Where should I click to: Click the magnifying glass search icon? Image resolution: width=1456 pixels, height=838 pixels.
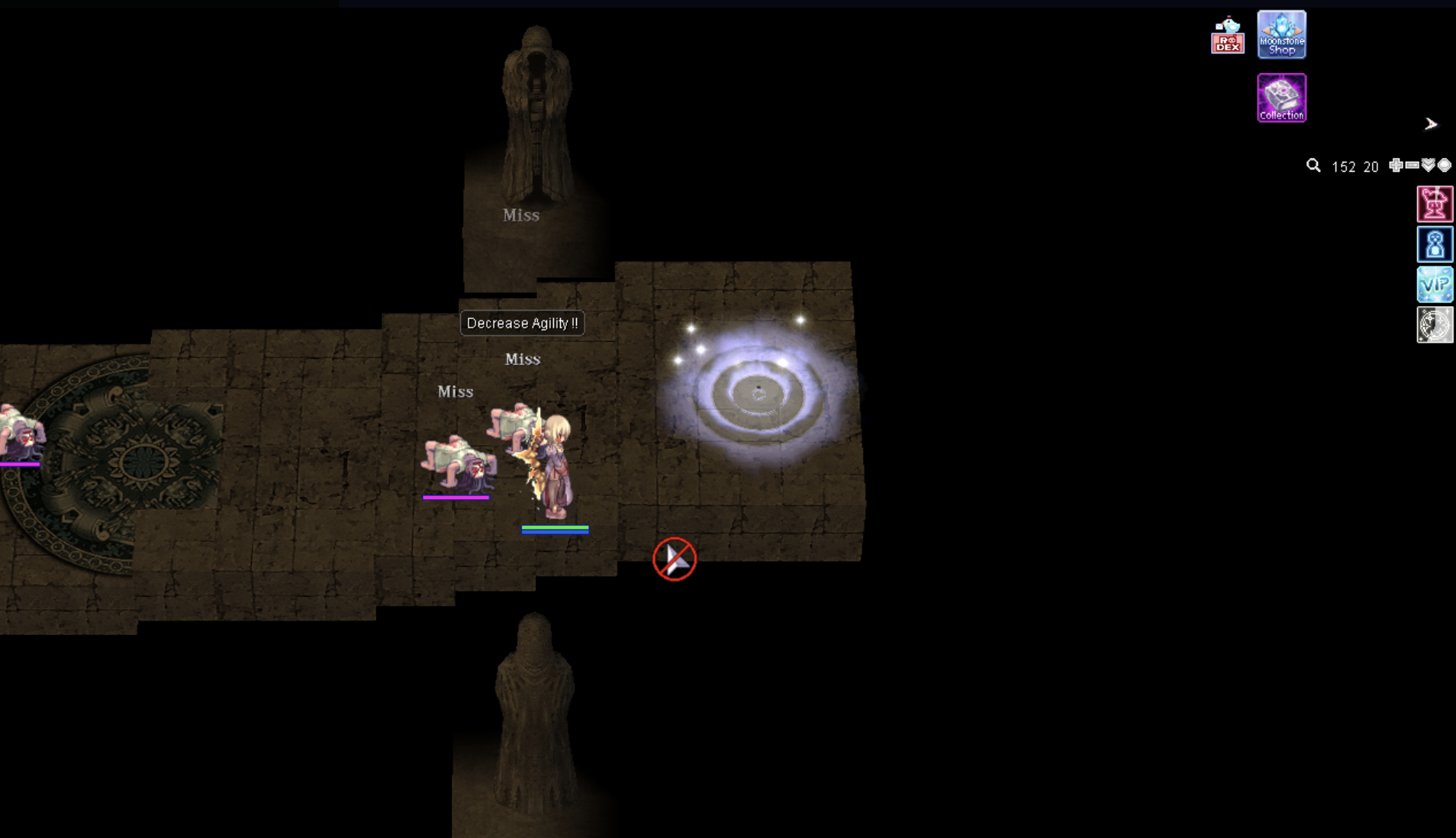1313,166
